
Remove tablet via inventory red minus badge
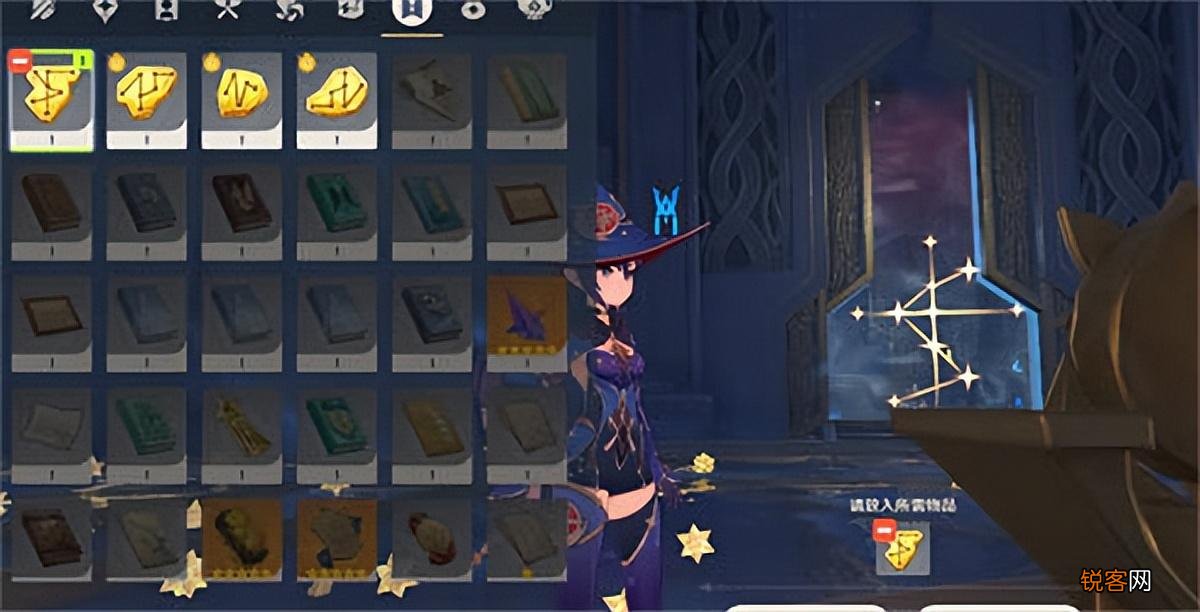pos(19,61)
